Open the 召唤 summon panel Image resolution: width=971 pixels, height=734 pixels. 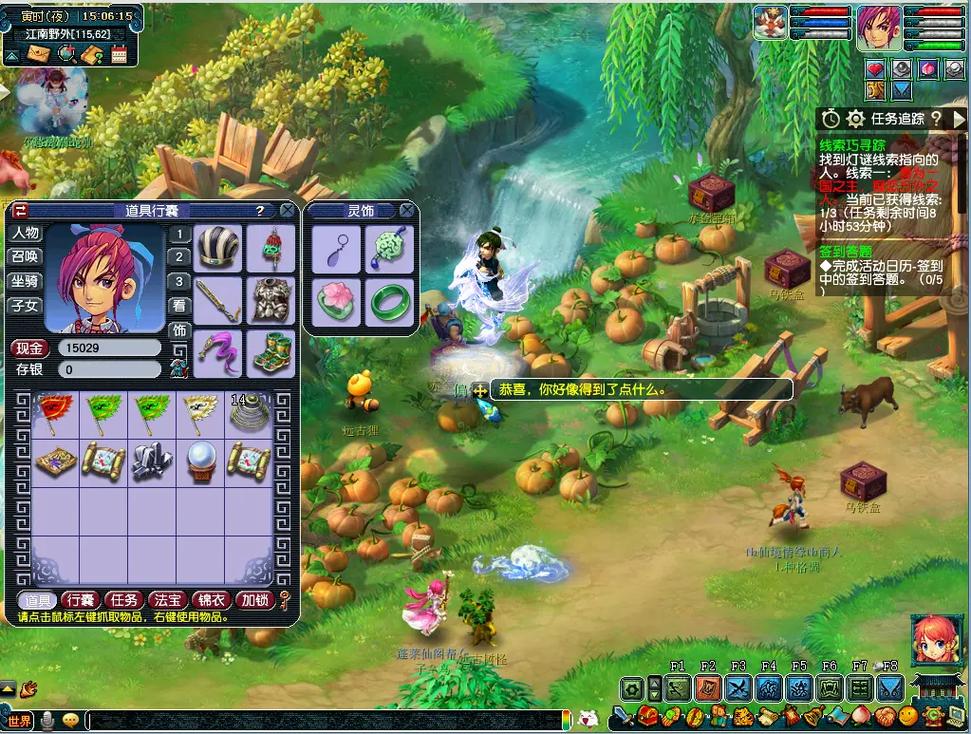pos(25,257)
